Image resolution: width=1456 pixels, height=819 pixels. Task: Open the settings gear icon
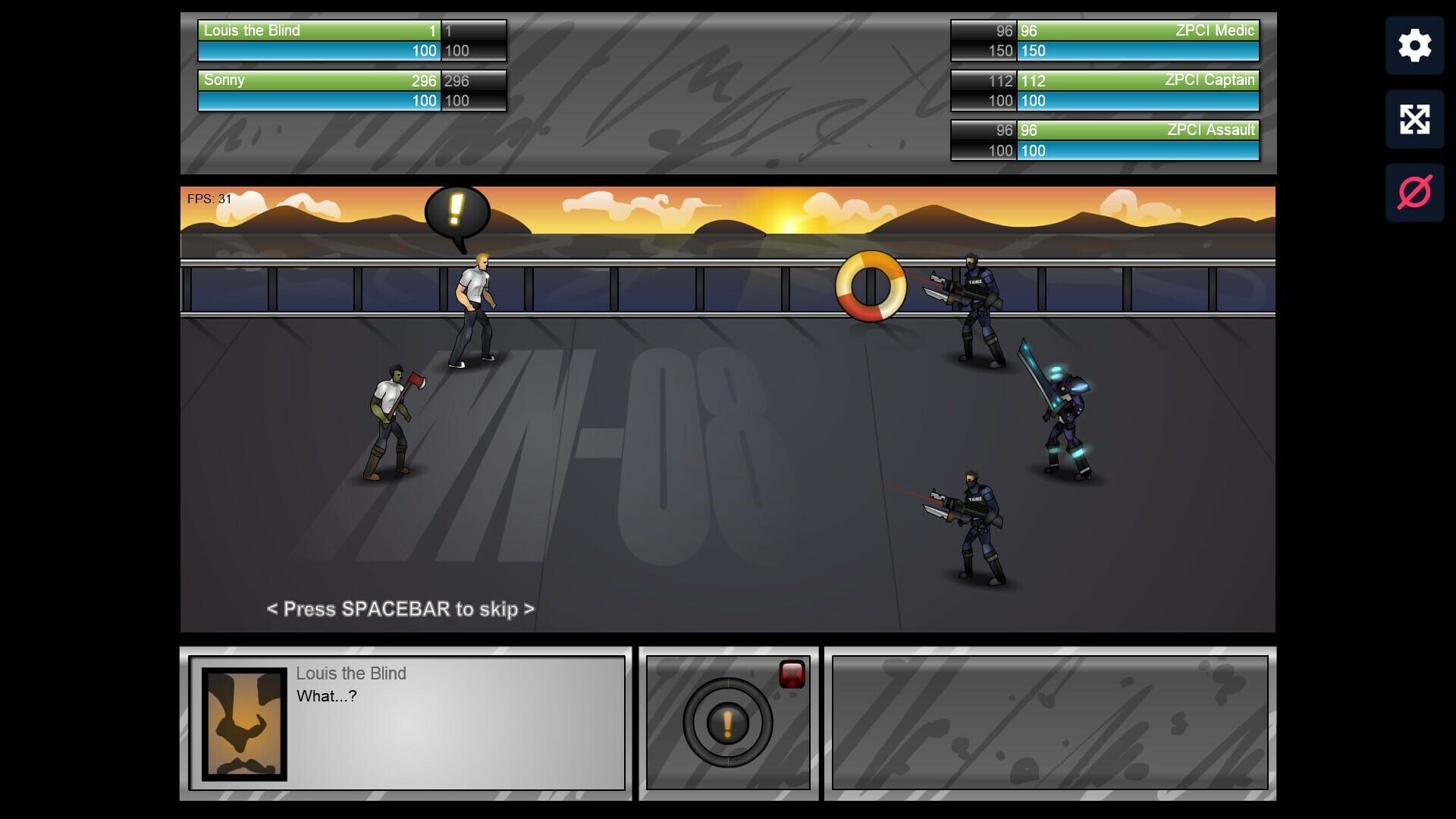pyautogui.click(x=1414, y=45)
